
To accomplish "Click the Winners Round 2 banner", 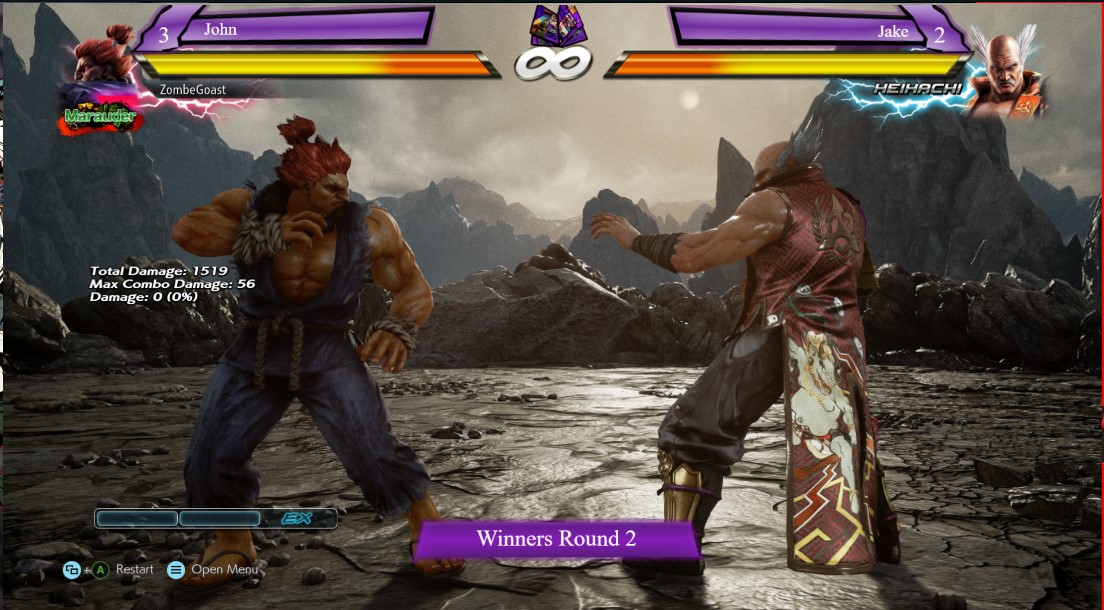I will pos(556,539).
